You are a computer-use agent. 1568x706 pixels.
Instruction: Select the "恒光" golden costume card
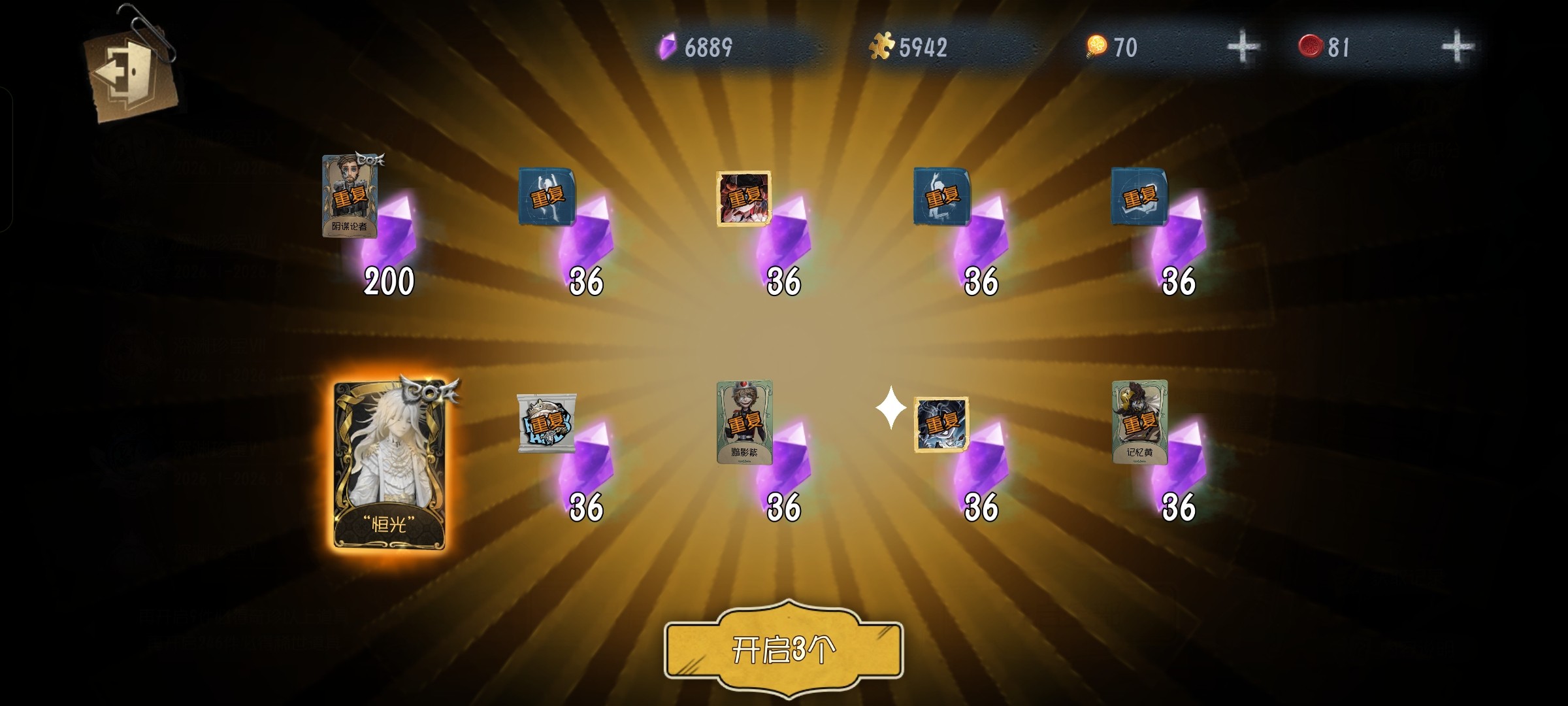pos(389,464)
